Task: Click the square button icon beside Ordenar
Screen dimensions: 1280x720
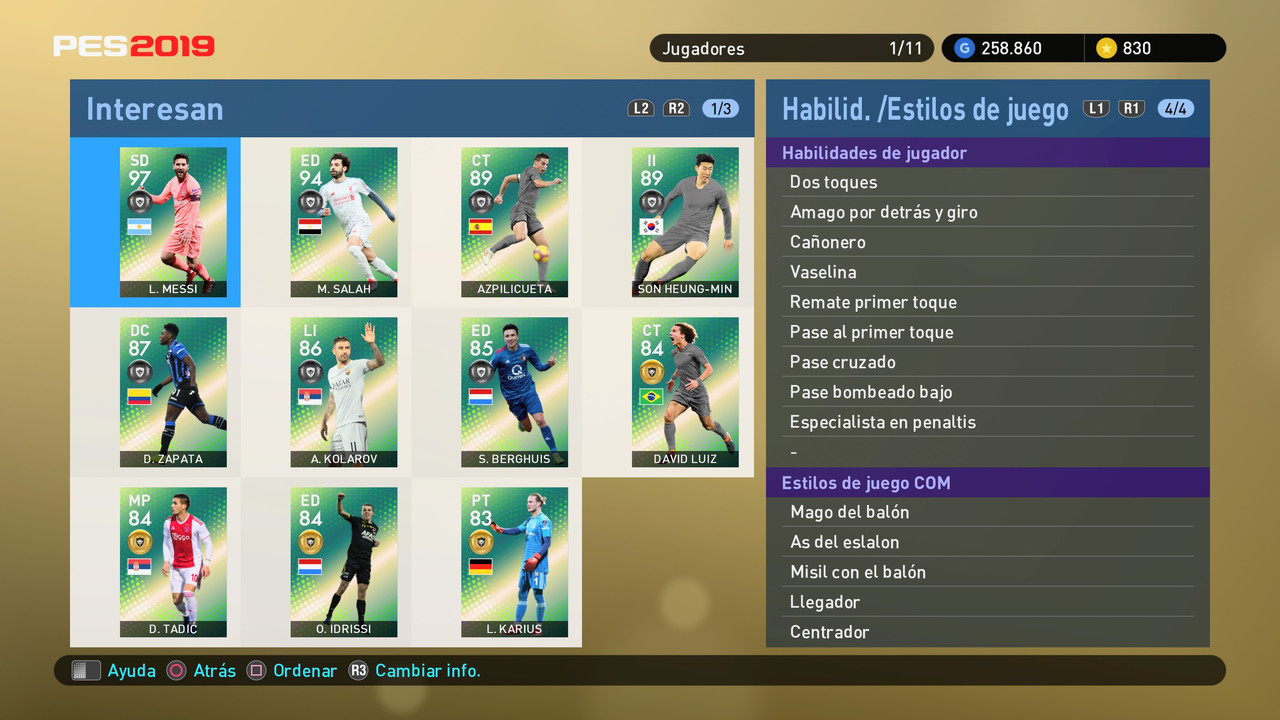Action: pos(259,671)
